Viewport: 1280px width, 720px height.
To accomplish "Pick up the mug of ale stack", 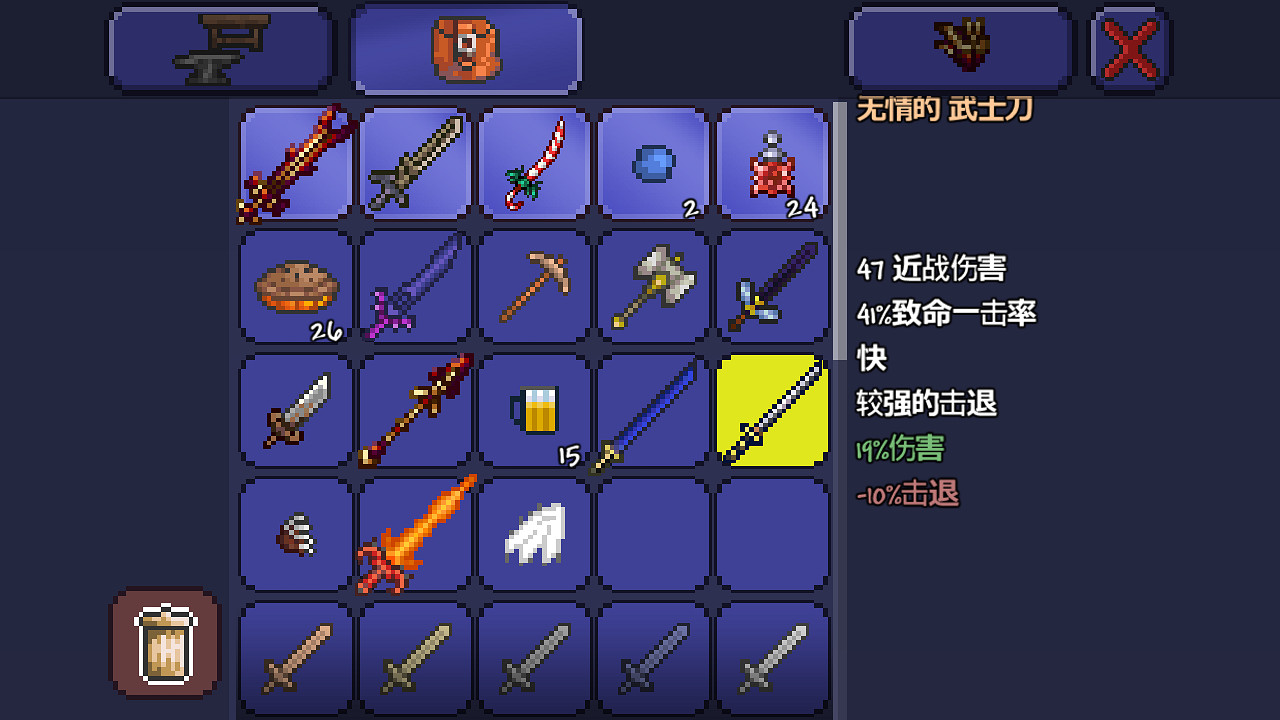I will tap(534, 410).
